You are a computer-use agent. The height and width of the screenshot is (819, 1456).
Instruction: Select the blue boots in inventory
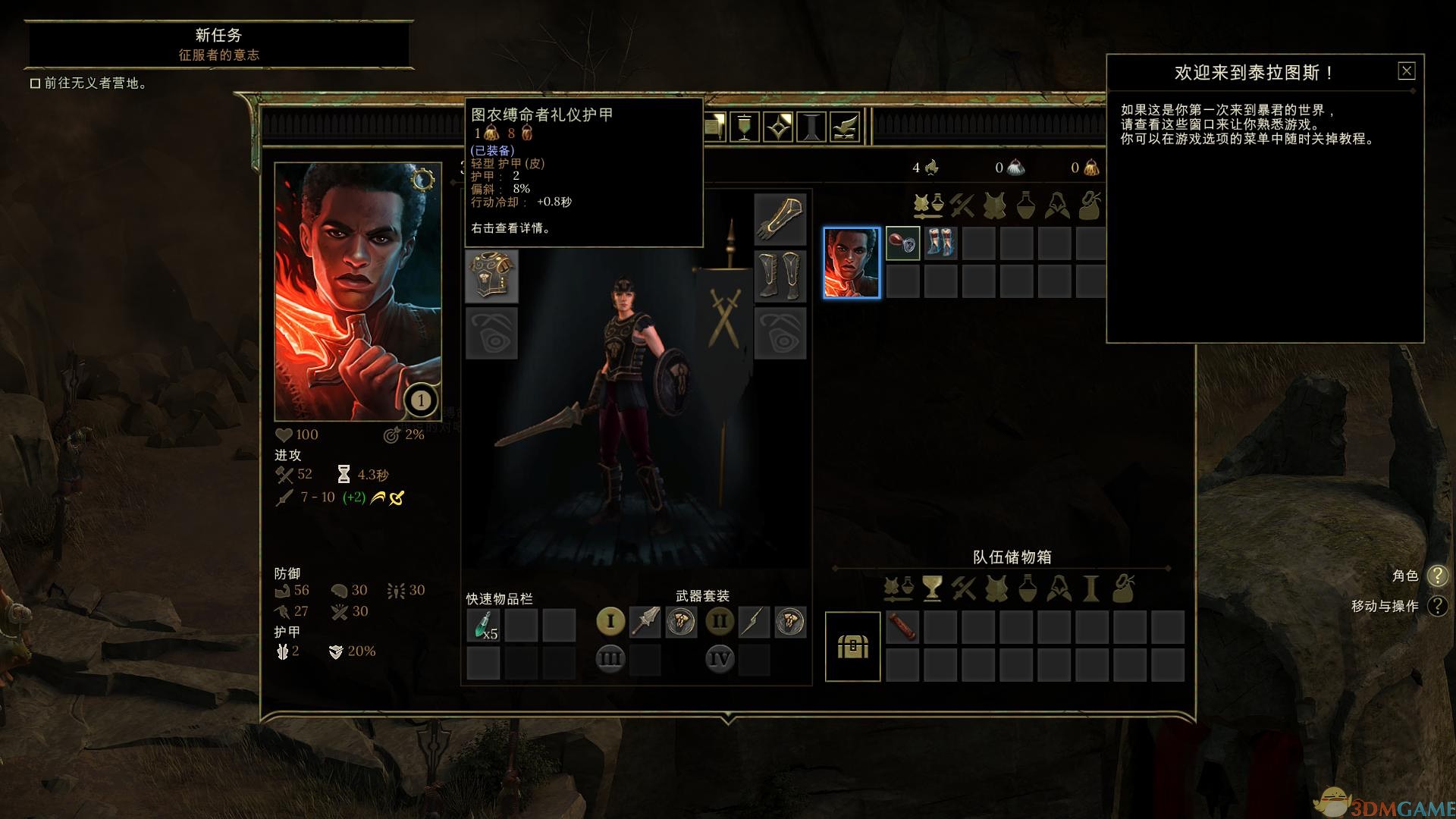point(940,244)
